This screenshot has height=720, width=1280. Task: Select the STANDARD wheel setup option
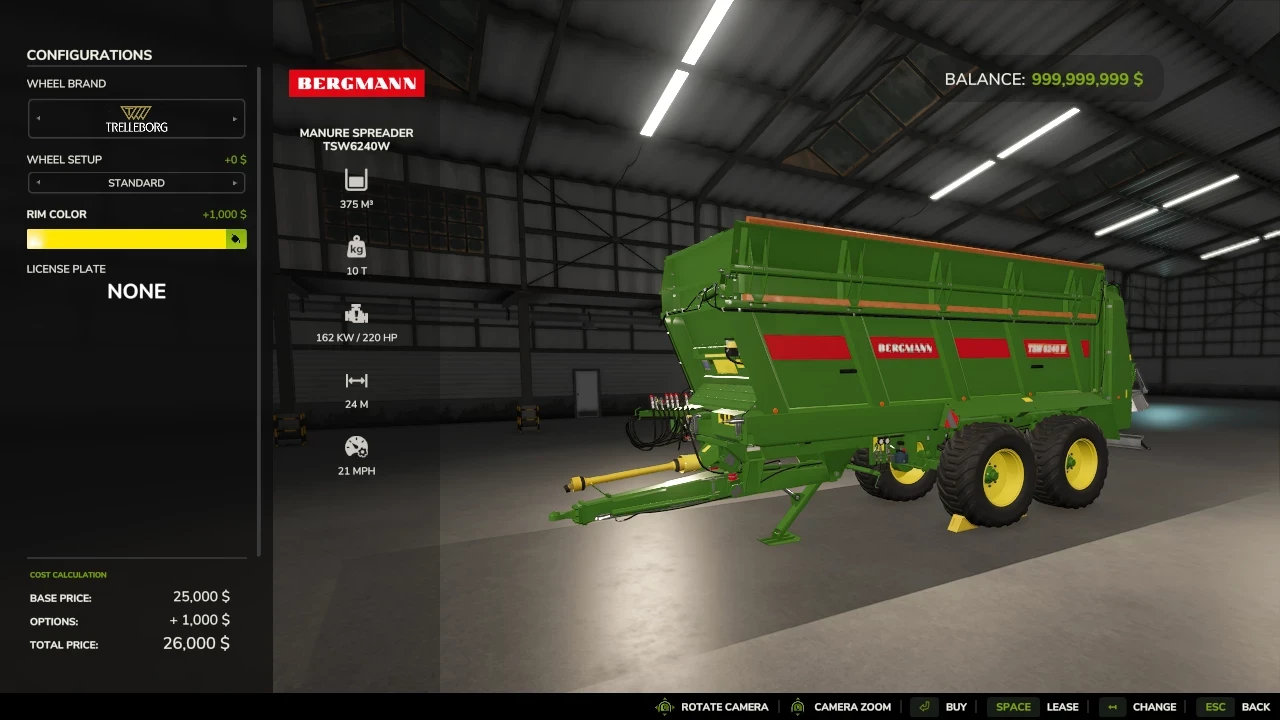(136, 183)
